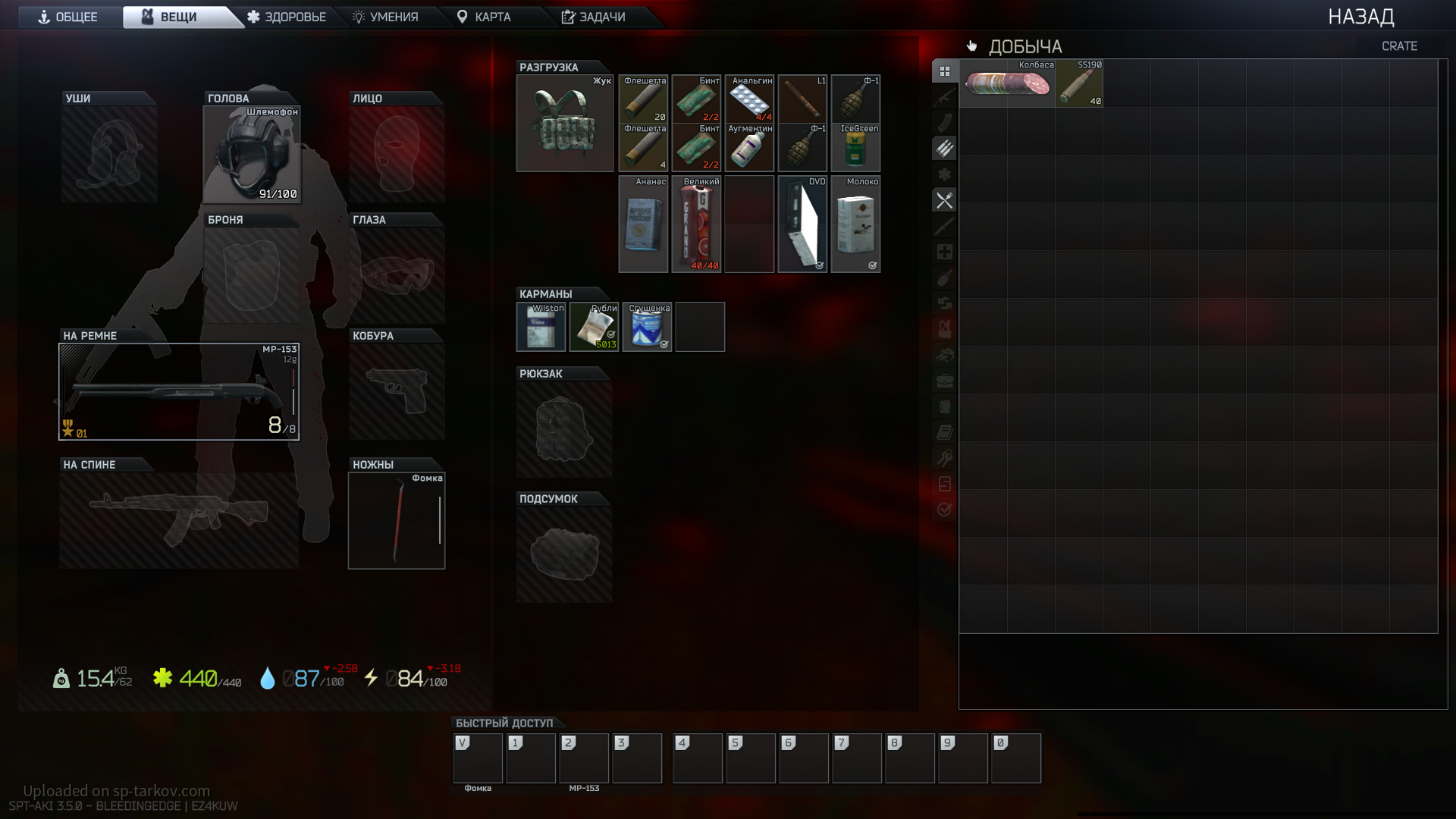1456x819 pixels.
Task: Click the Молоко milk carton
Action: pos(855,224)
